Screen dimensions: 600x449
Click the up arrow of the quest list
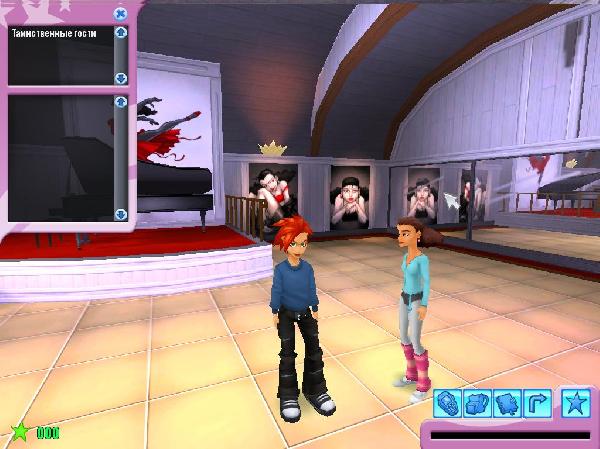tap(121, 33)
